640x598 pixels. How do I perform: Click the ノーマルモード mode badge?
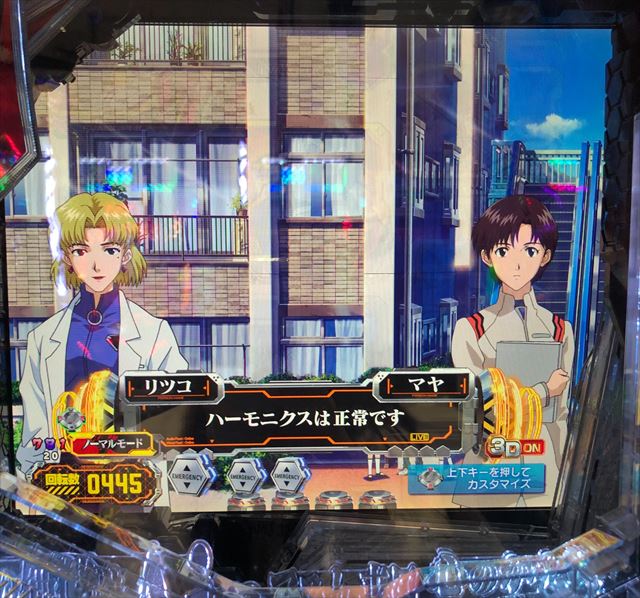tap(113, 440)
